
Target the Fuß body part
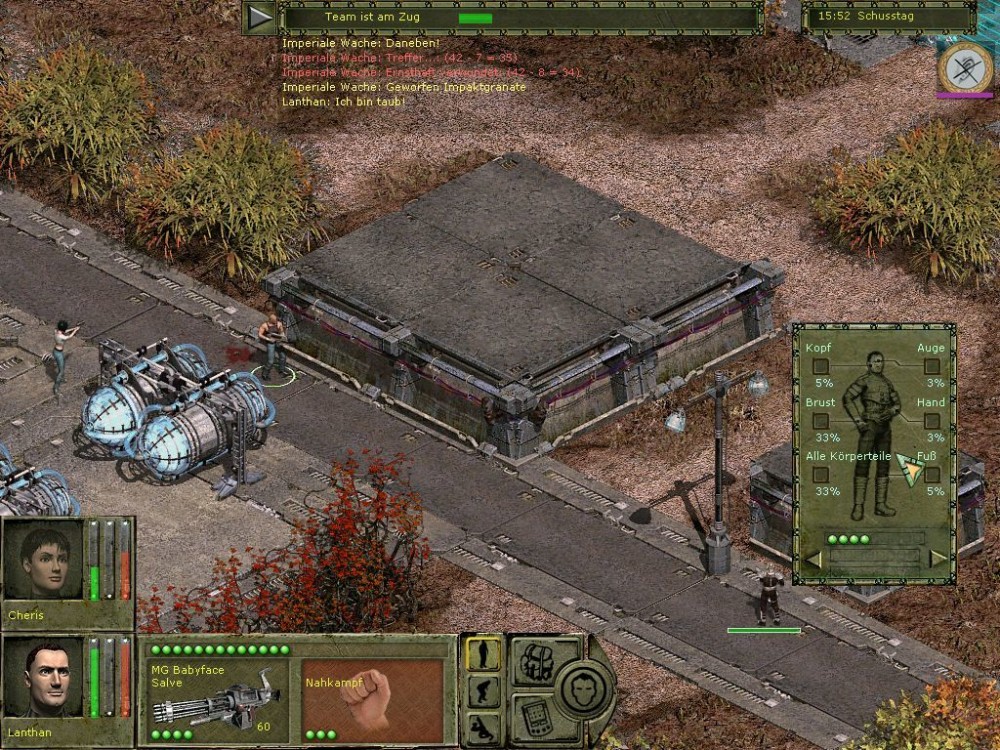(x=932, y=475)
